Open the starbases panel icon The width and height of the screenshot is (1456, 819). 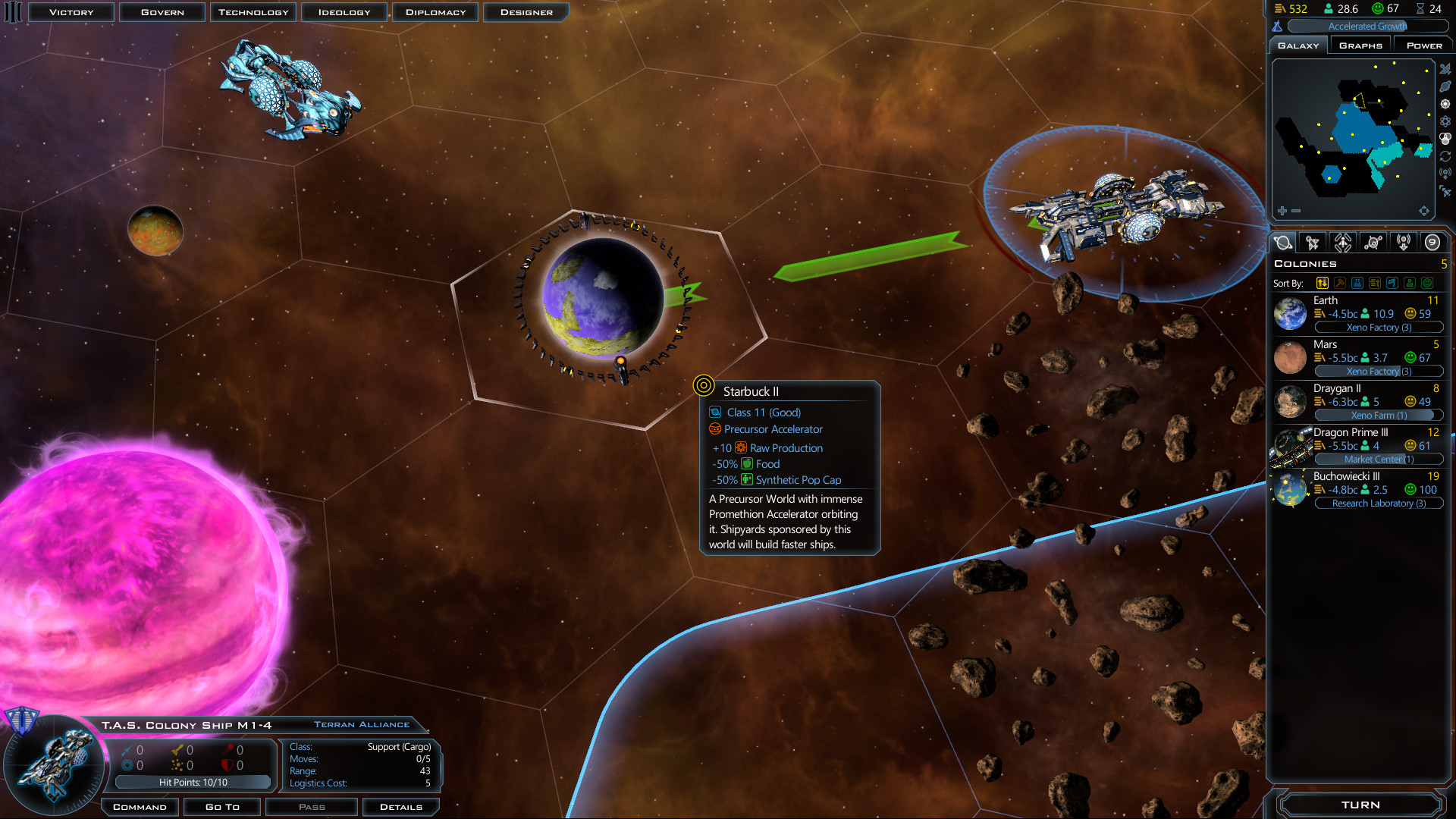click(1374, 242)
